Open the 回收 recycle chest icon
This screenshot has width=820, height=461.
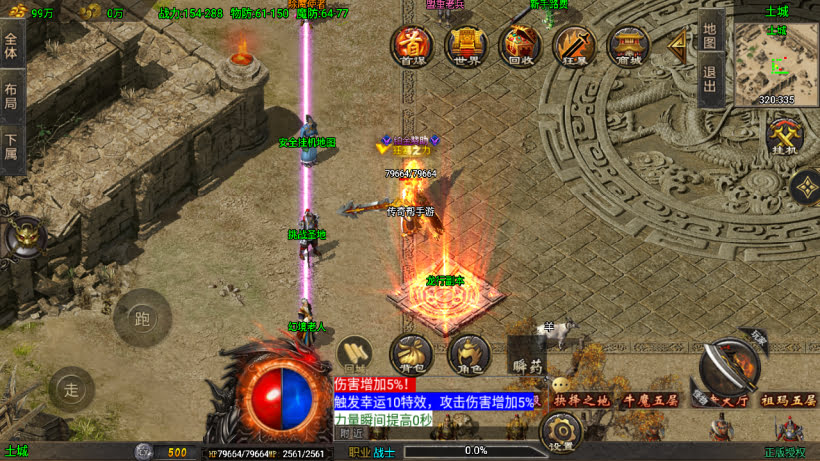[x=520, y=44]
